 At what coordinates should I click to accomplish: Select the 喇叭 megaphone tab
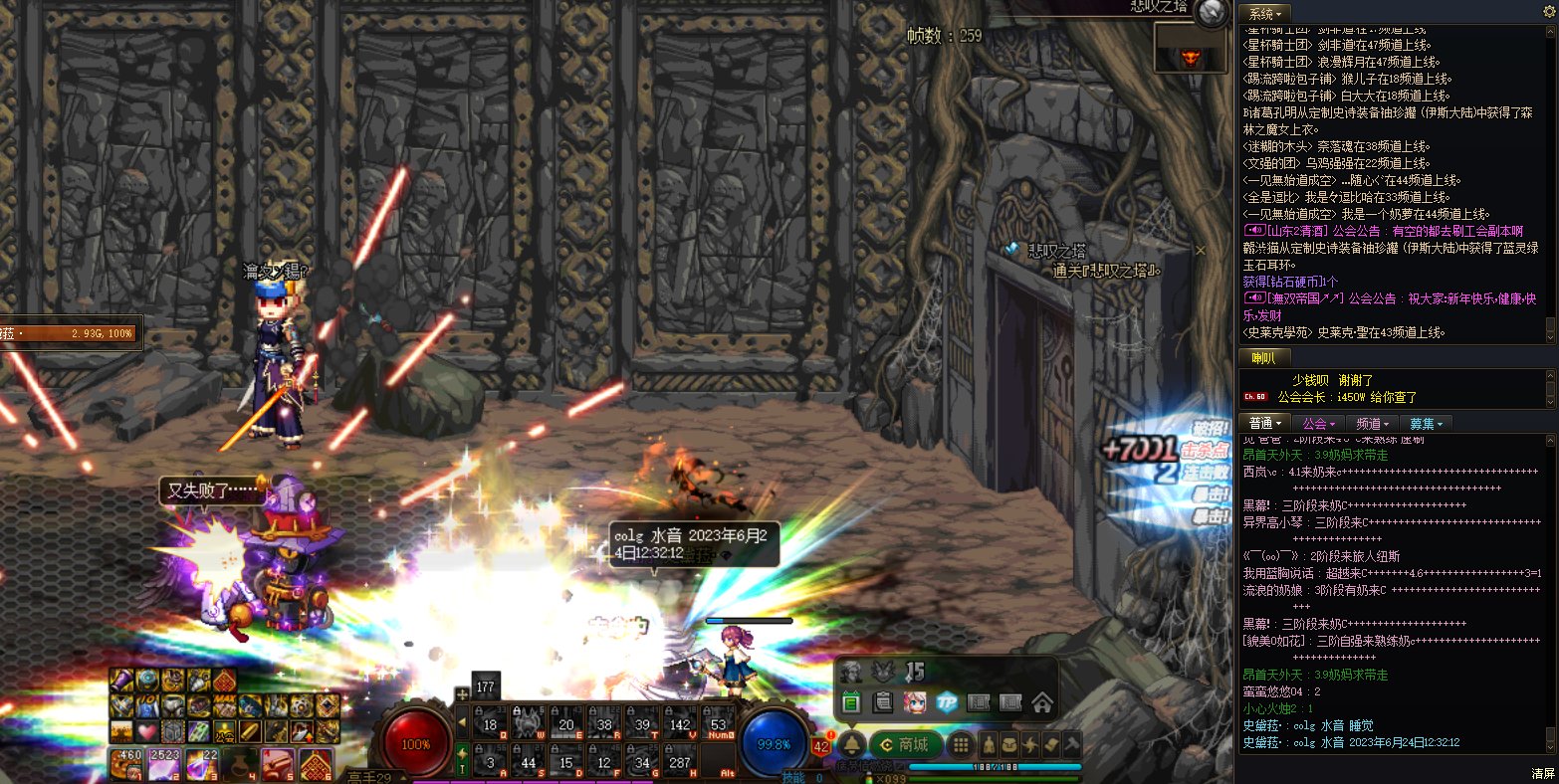point(1263,358)
